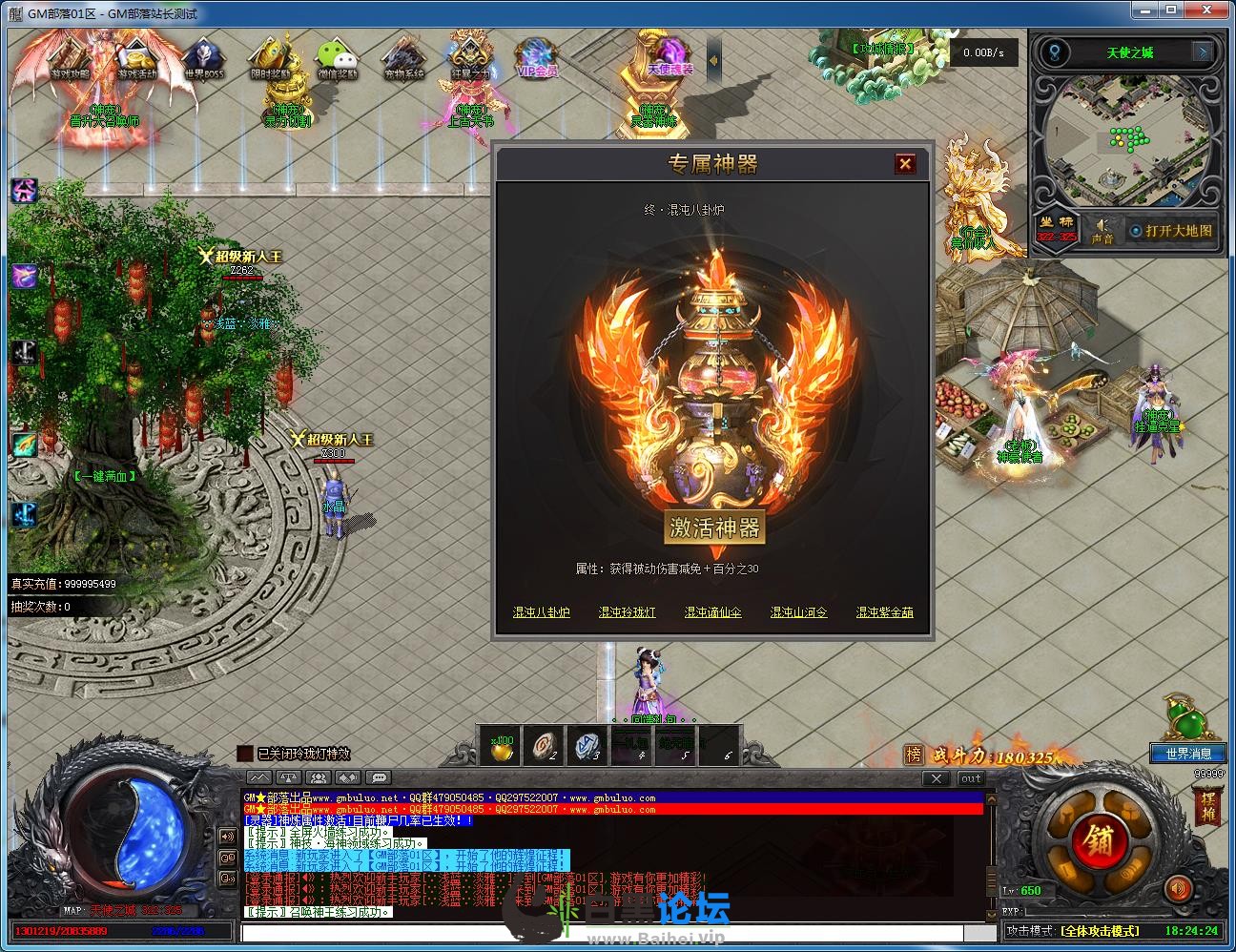
Task: Click the chat text input field
Action: [x=610, y=933]
